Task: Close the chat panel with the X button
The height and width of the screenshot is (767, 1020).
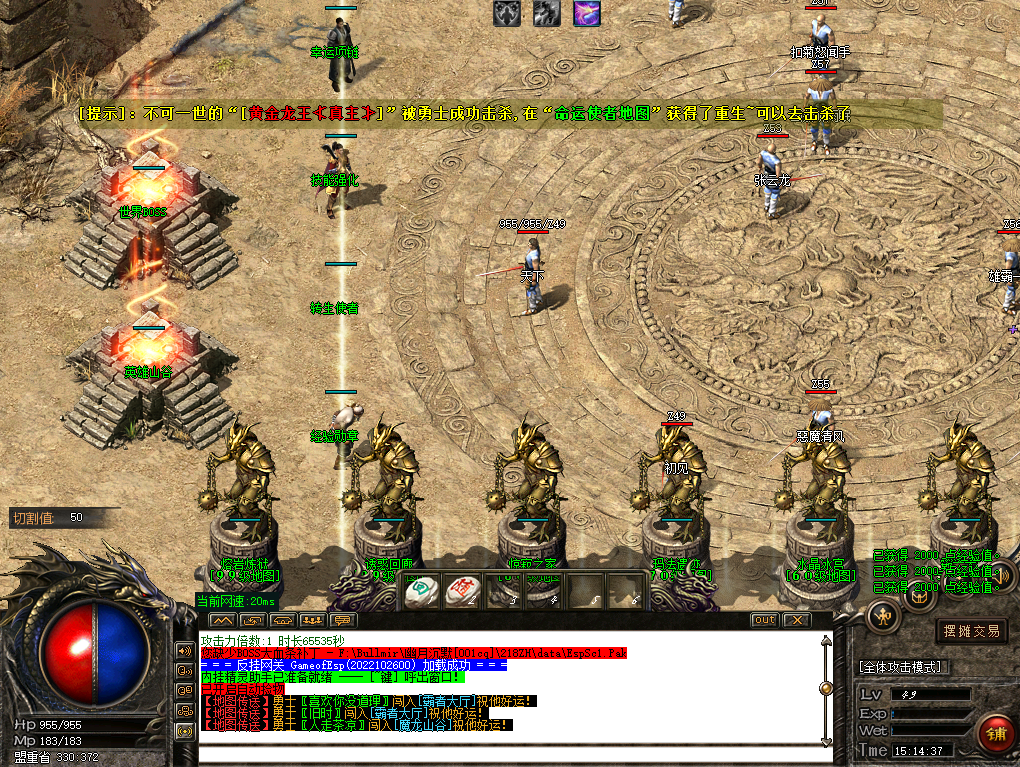Action: [x=795, y=620]
